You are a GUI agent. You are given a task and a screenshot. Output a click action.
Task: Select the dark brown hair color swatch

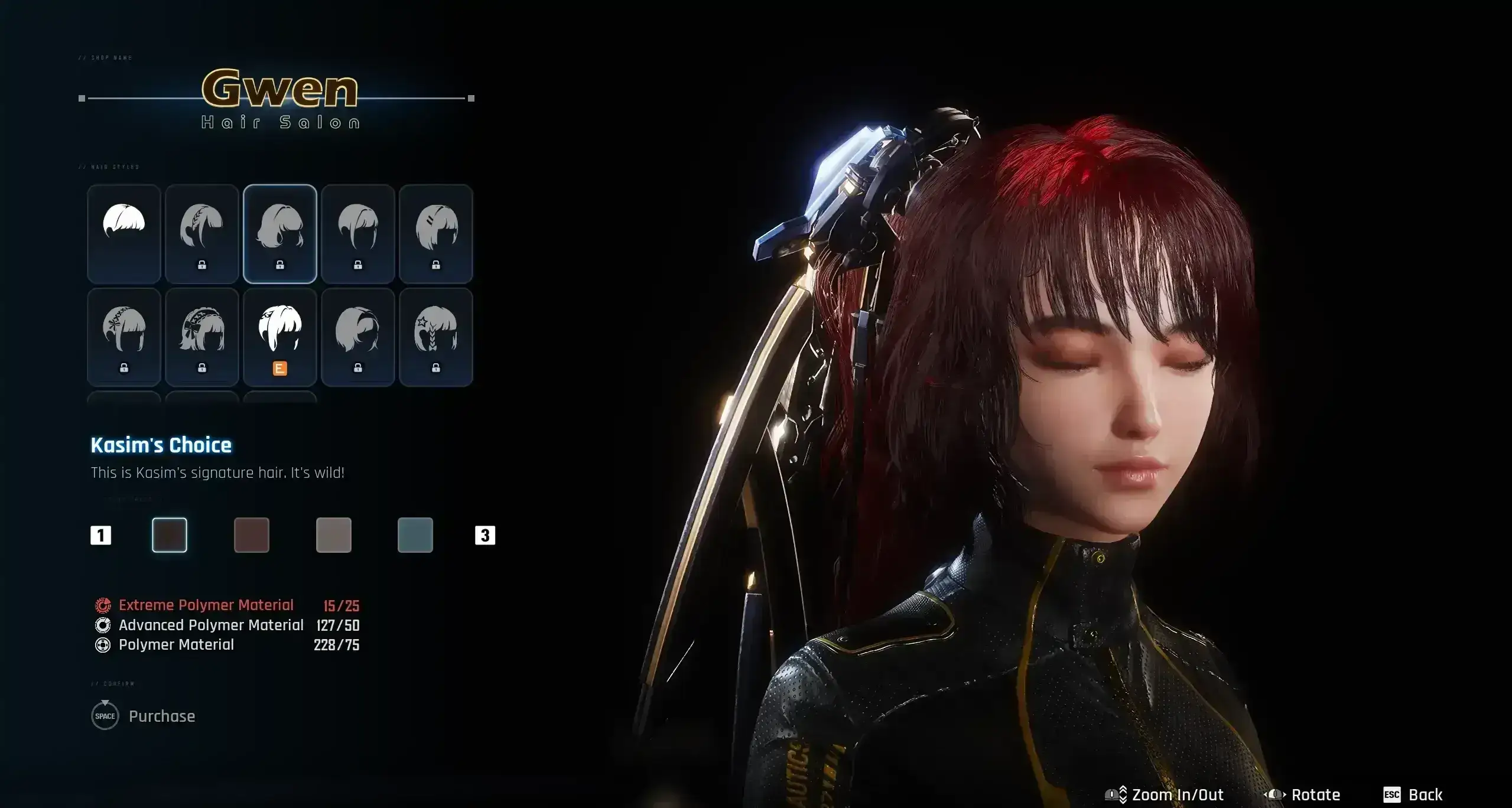point(170,535)
